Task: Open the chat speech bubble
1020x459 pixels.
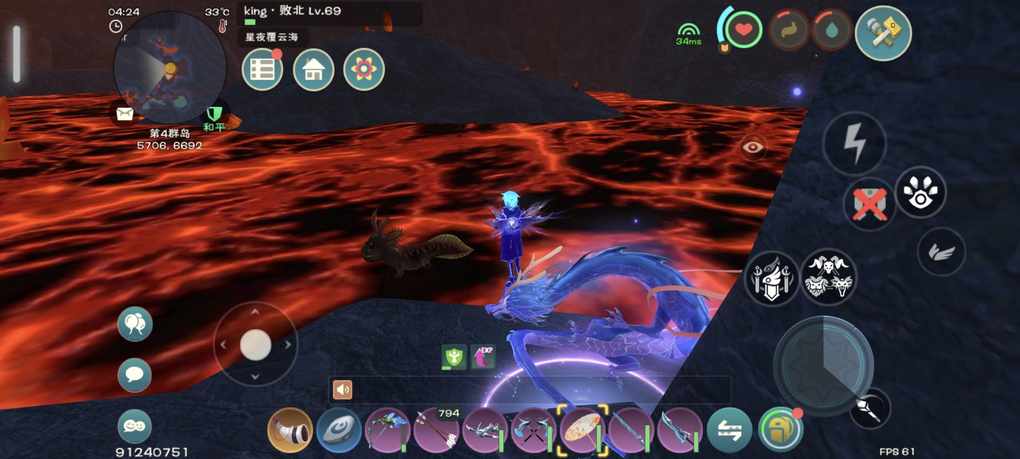Action: point(135,375)
